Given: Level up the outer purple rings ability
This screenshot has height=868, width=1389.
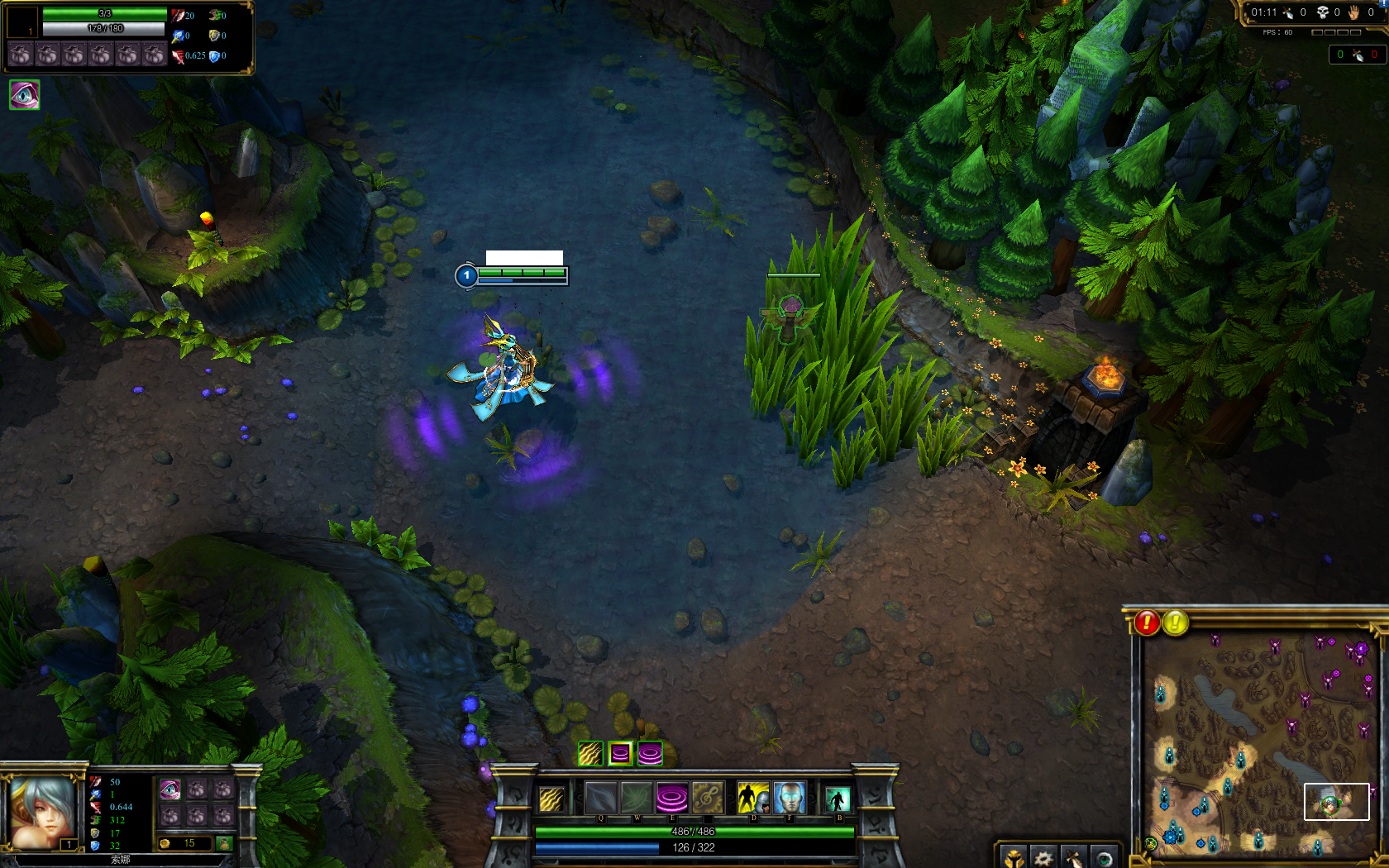Looking at the screenshot, I should [650, 753].
